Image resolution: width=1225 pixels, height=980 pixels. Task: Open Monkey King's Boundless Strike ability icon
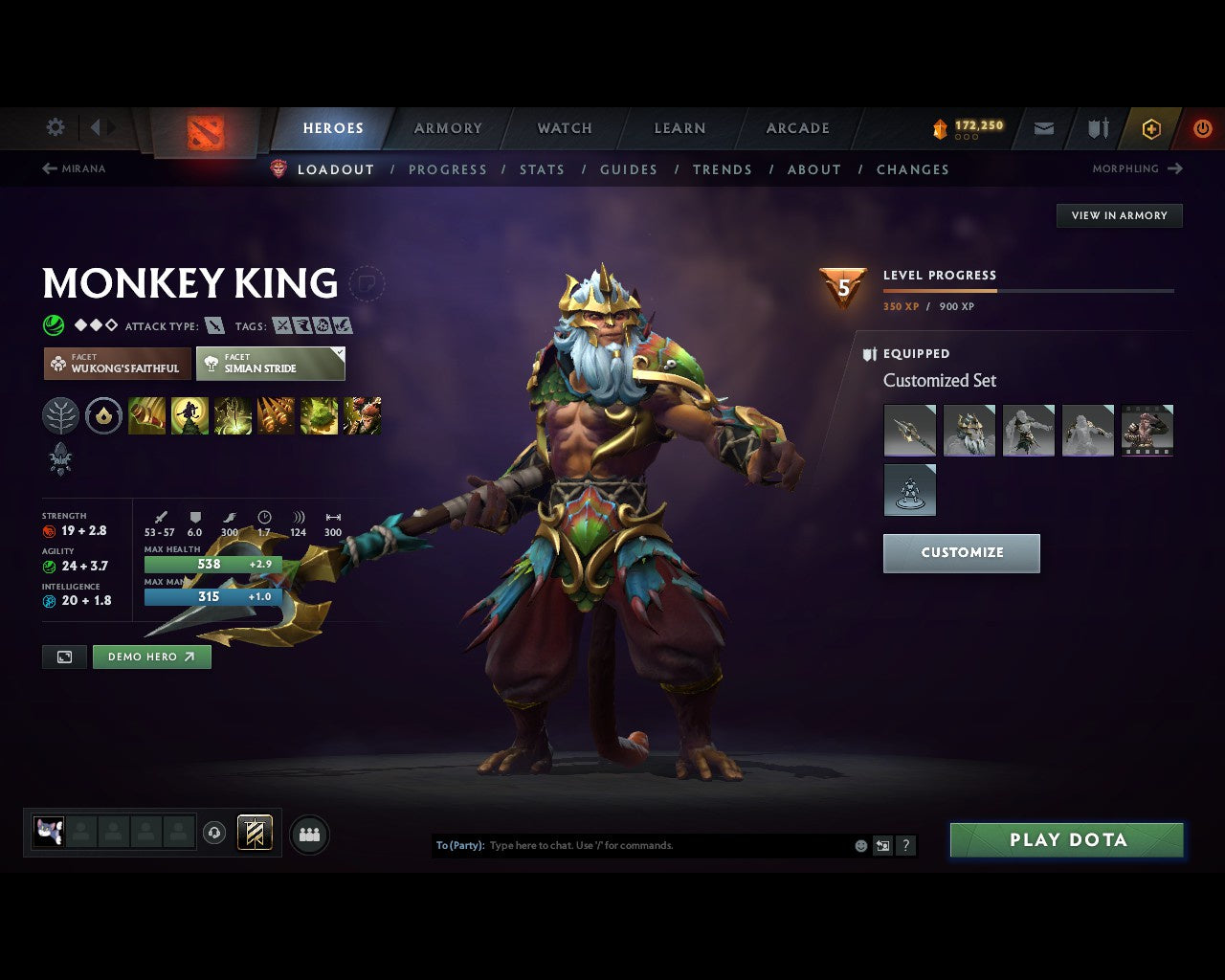(x=146, y=415)
